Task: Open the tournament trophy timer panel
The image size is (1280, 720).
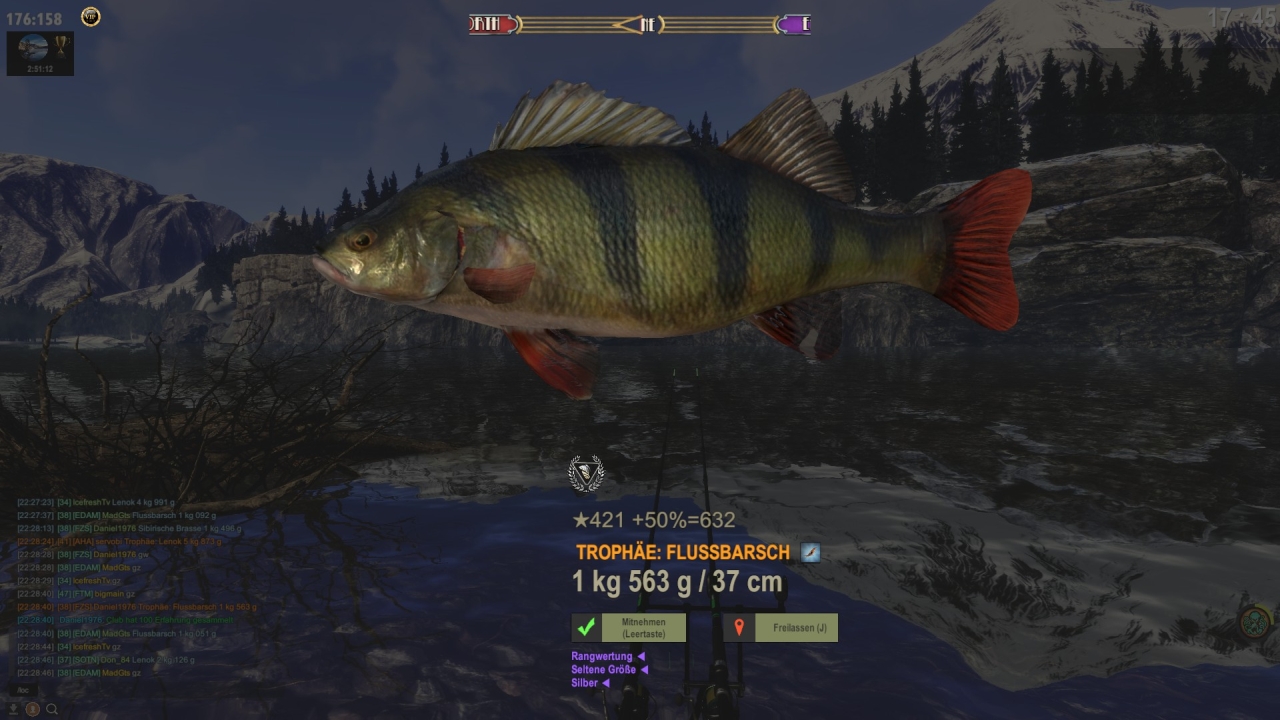Action: (40, 54)
